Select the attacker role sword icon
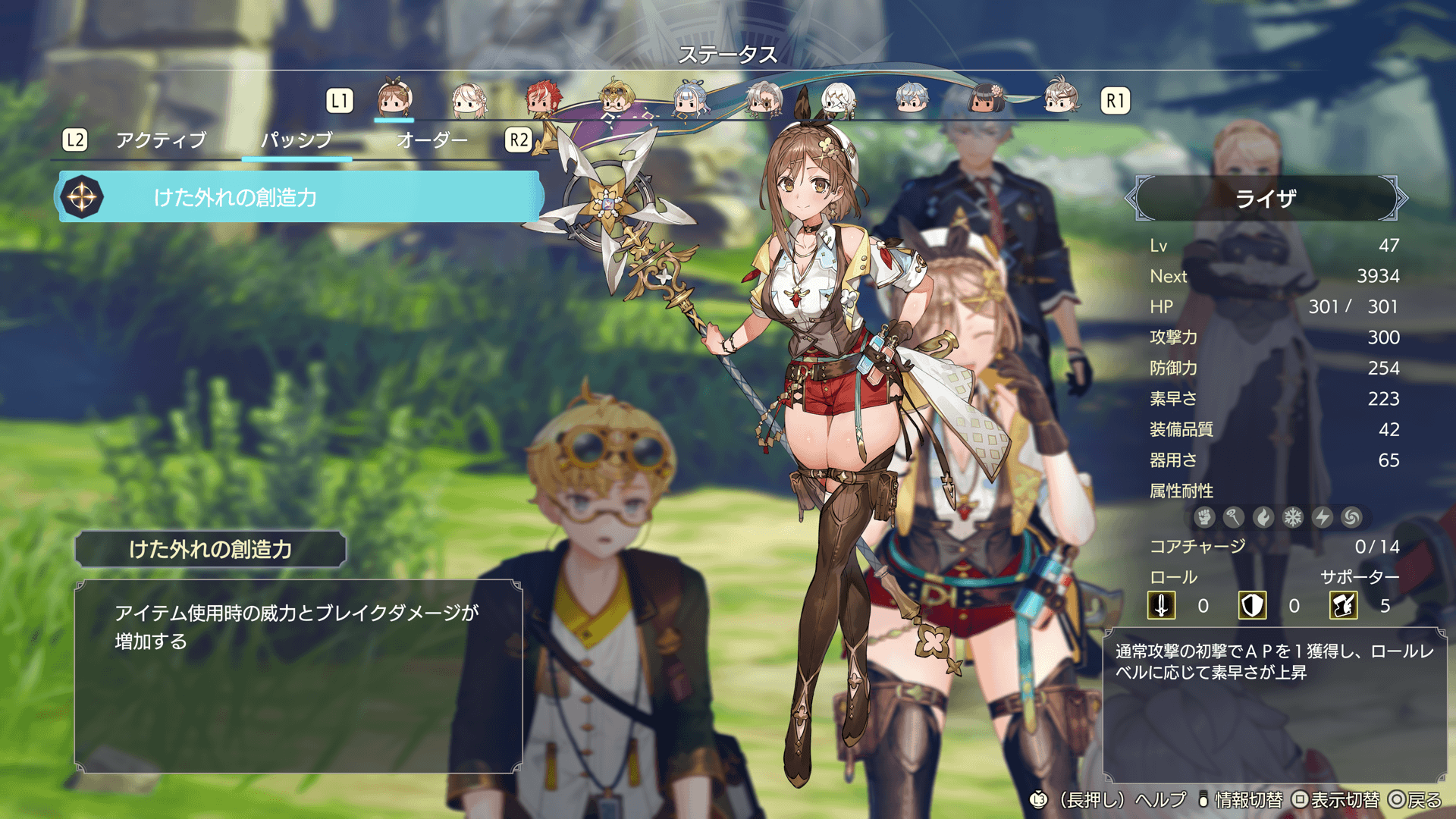This screenshot has height=819, width=1456. click(1161, 606)
